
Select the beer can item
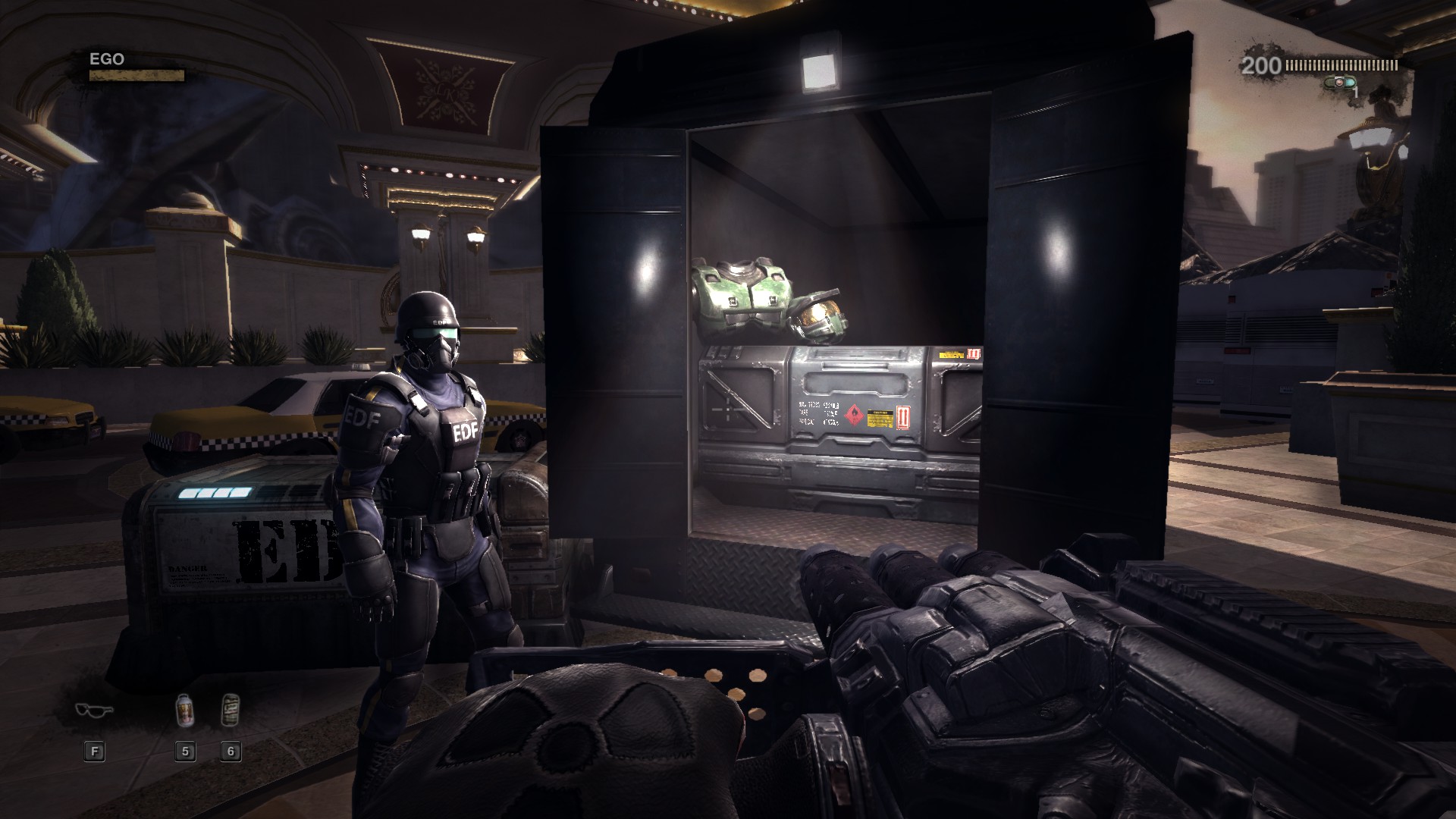[231, 710]
